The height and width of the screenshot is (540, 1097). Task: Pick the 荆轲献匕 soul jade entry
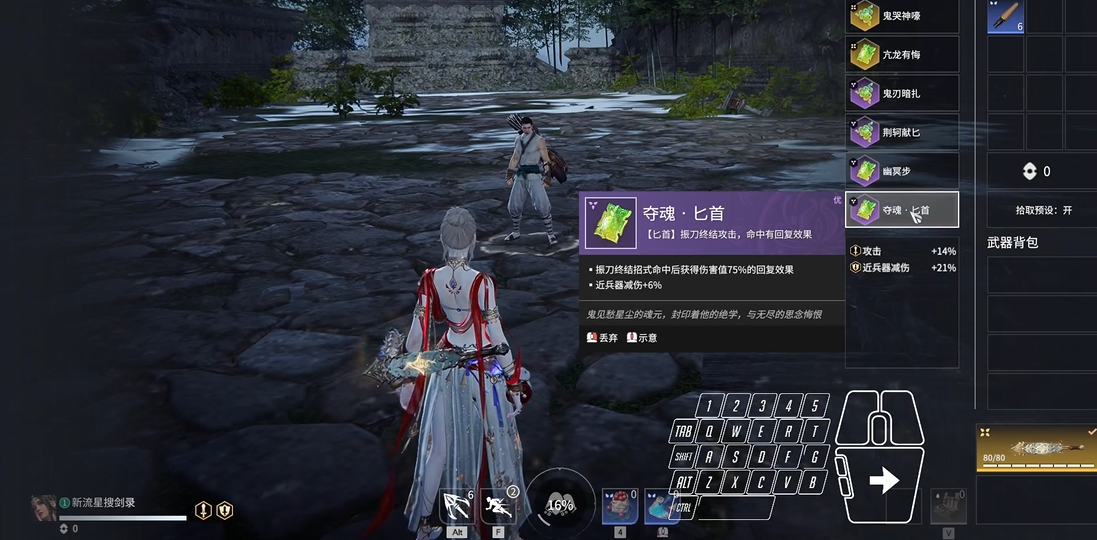[x=902, y=132]
